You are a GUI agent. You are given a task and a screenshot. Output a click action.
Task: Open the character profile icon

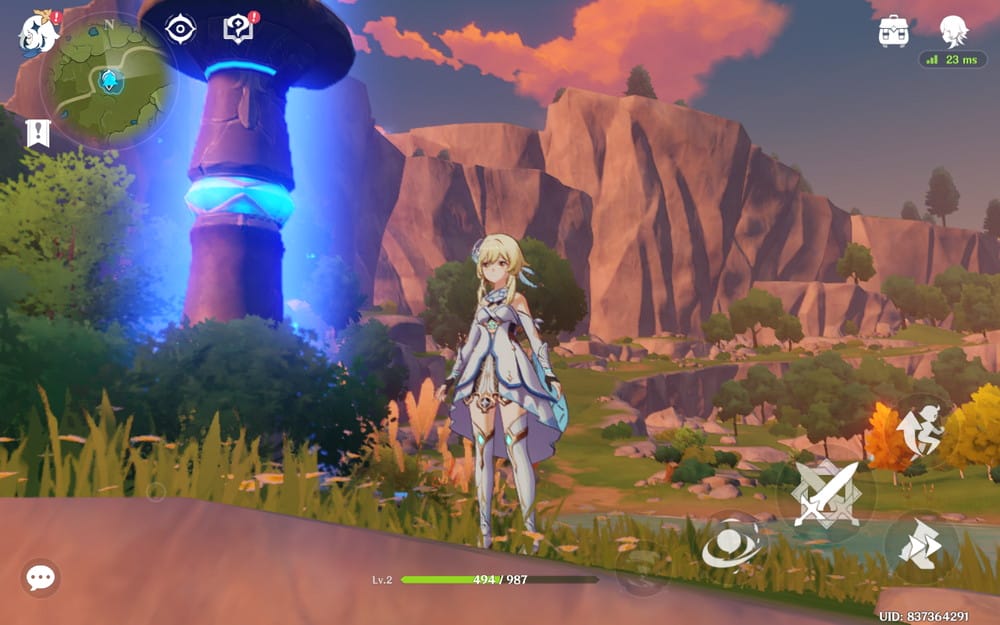954,30
